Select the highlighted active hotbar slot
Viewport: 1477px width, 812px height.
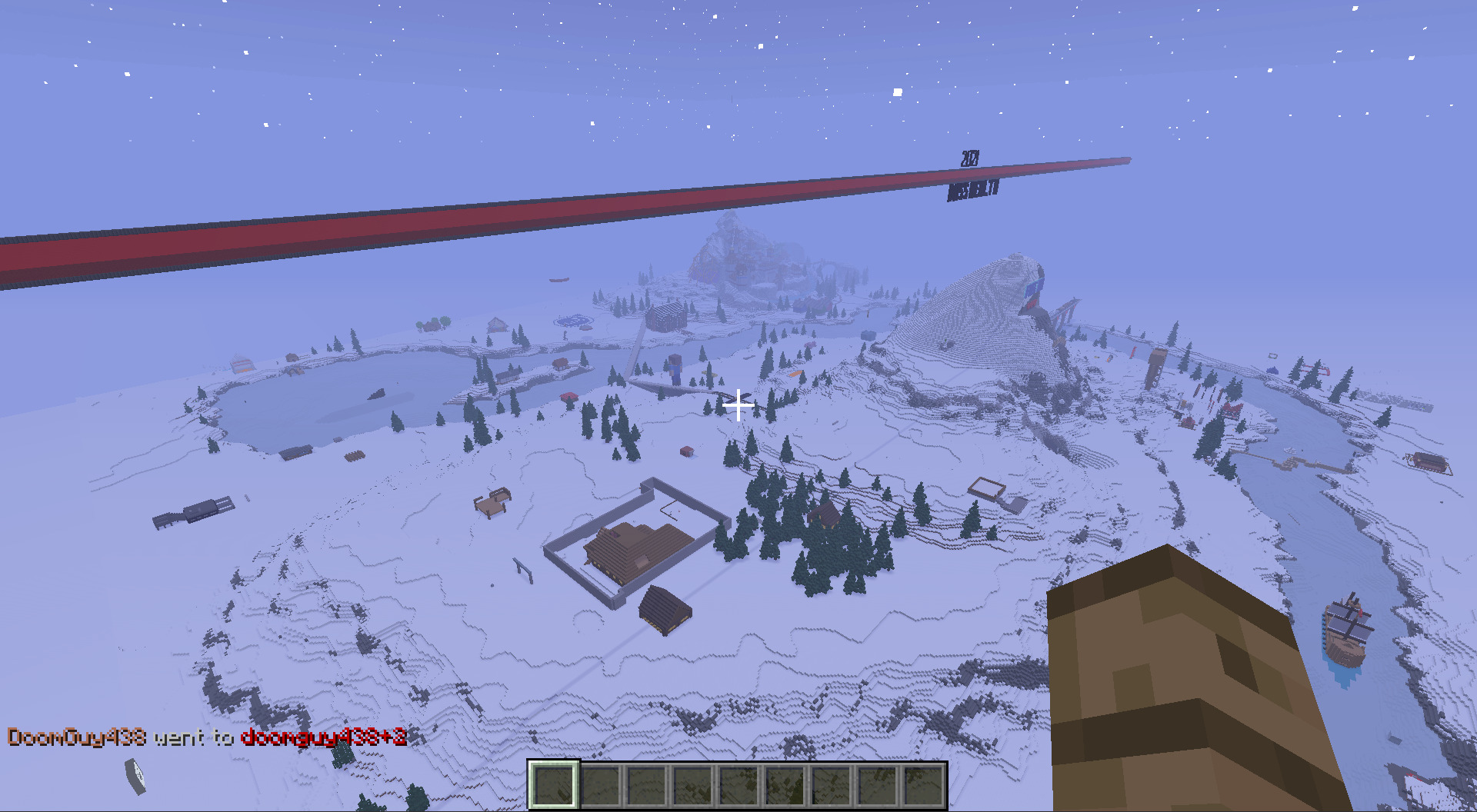(x=554, y=784)
